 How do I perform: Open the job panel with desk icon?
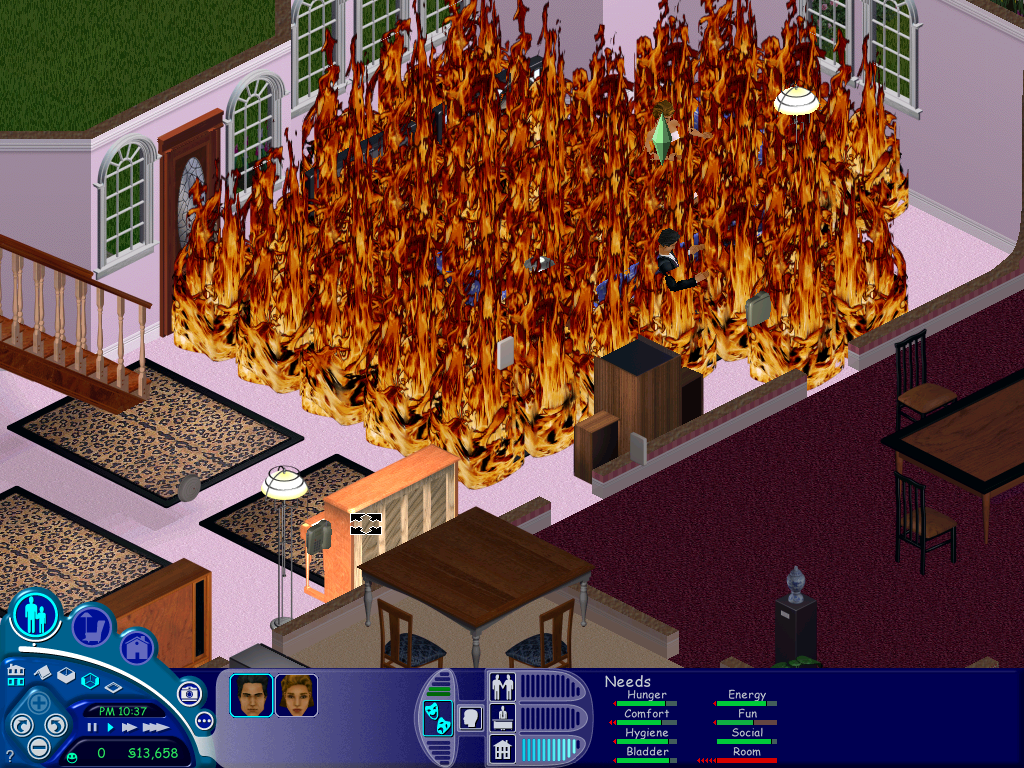click(502, 717)
